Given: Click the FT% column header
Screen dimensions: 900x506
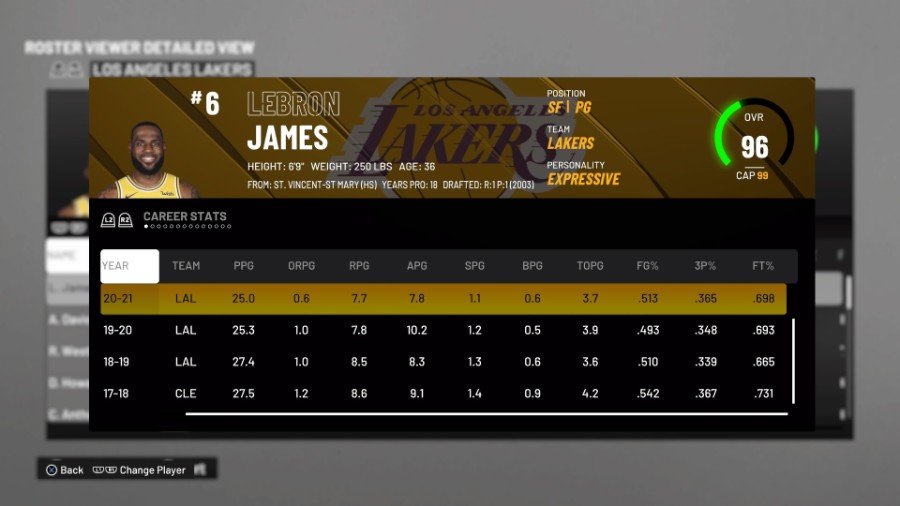Looking at the screenshot, I should [x=764, y=266].
